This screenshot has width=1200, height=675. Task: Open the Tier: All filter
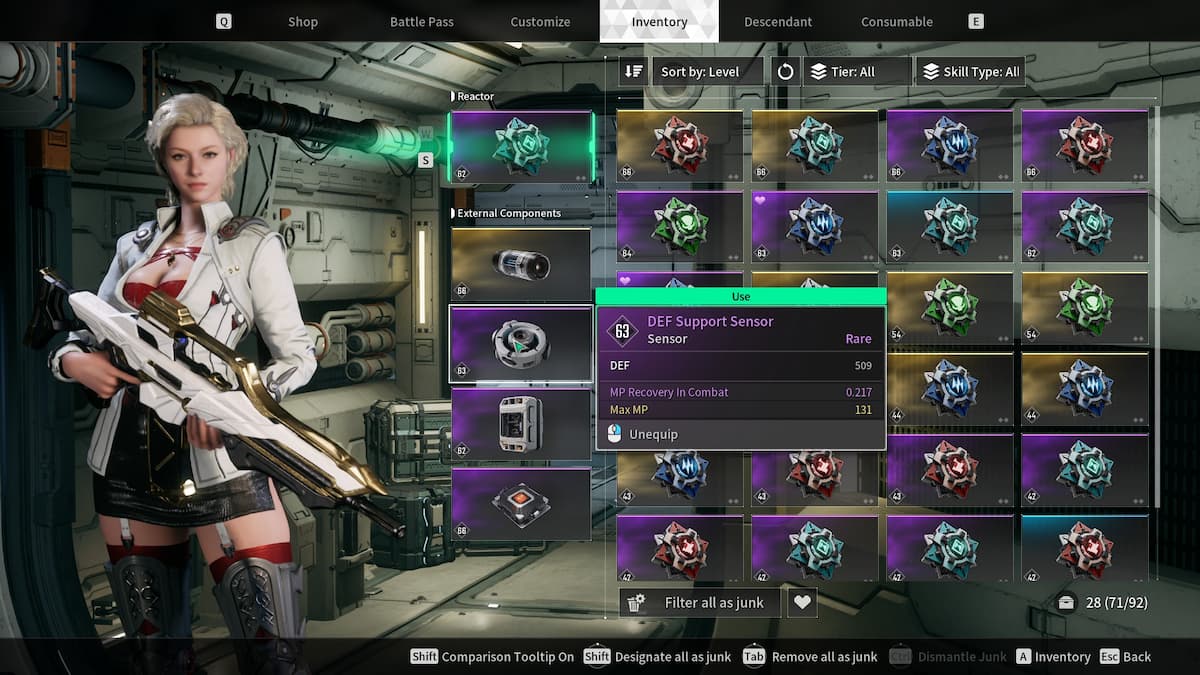(857, 72)
